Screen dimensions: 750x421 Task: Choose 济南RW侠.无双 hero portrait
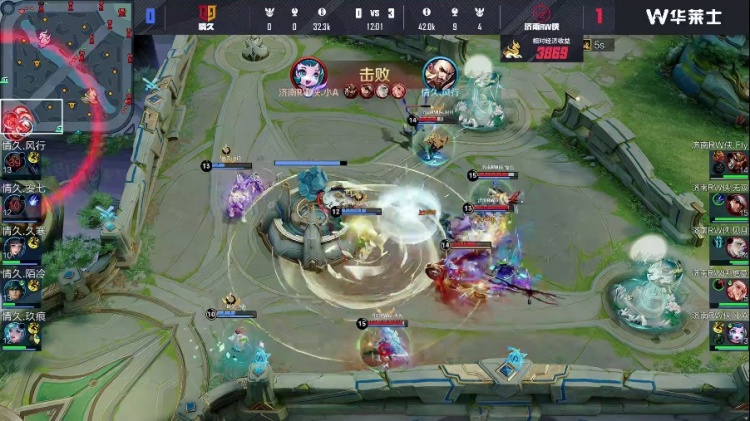tap(736, 204)
